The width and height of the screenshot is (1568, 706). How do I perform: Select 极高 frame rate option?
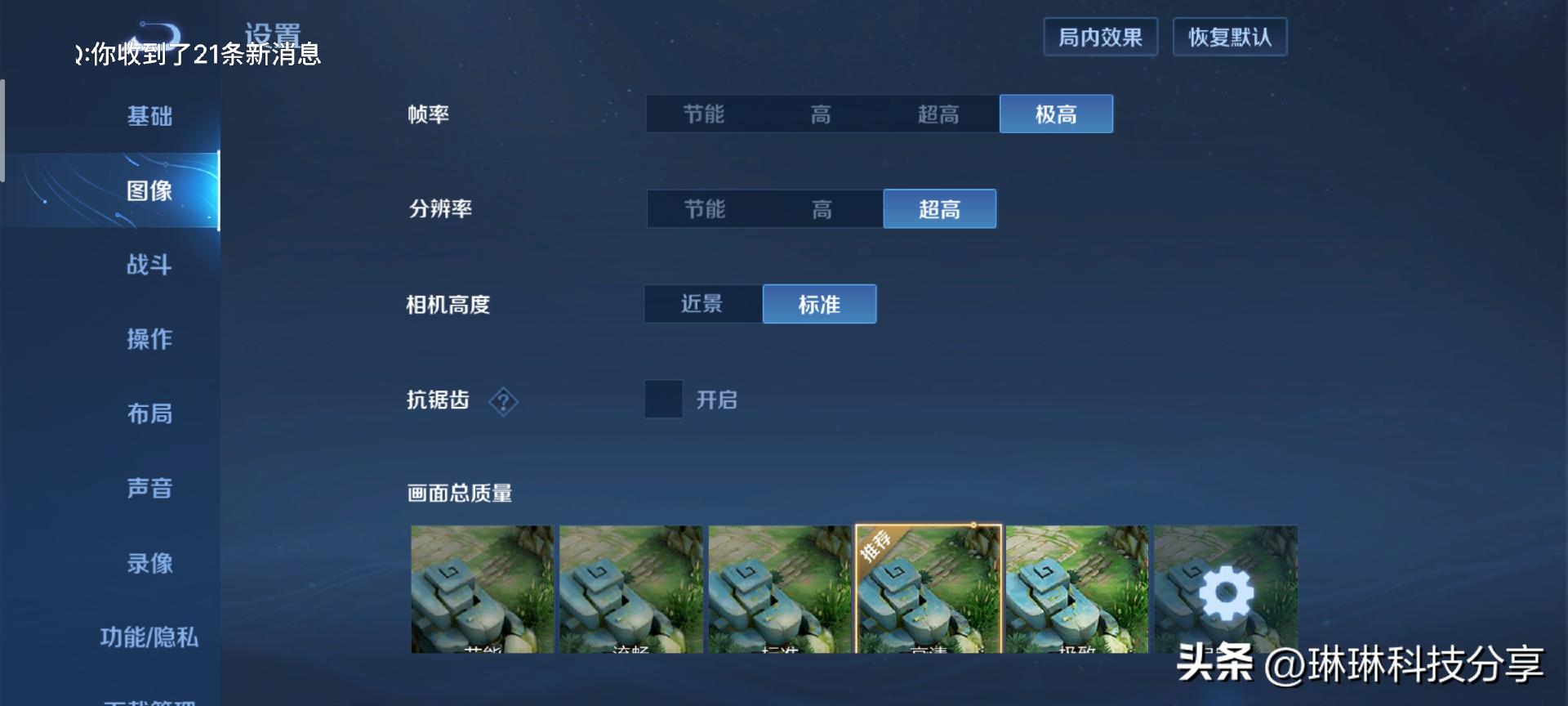click(x=1056, y=114)
